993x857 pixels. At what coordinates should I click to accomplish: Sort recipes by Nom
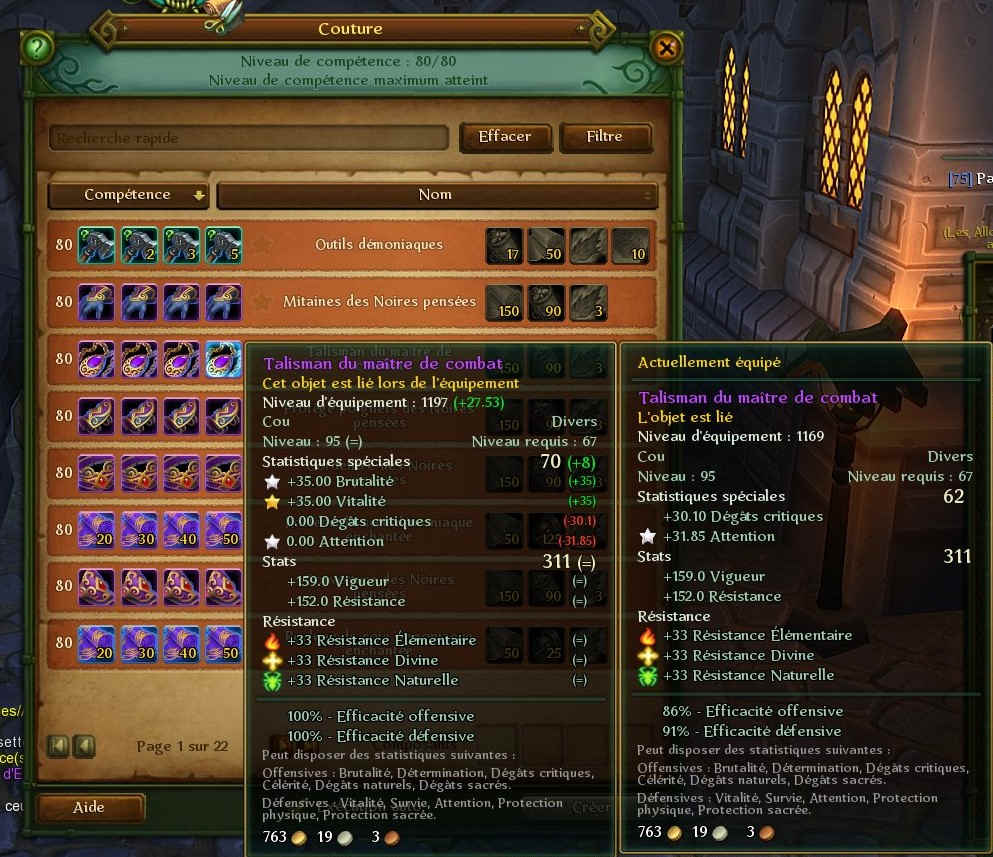pos(436,195)
